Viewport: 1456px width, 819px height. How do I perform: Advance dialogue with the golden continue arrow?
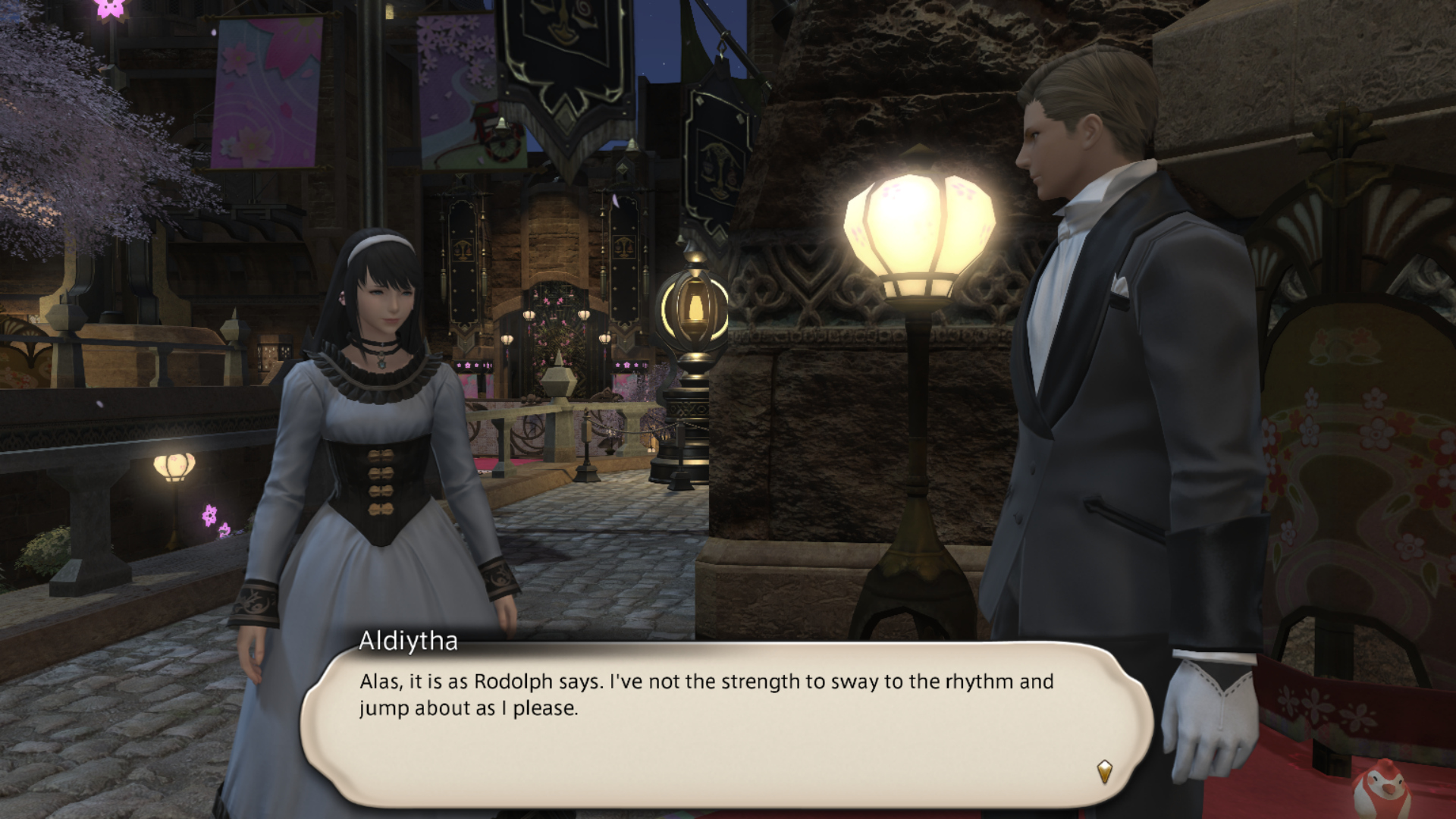pyautogui.click(x=1105, y=772)
